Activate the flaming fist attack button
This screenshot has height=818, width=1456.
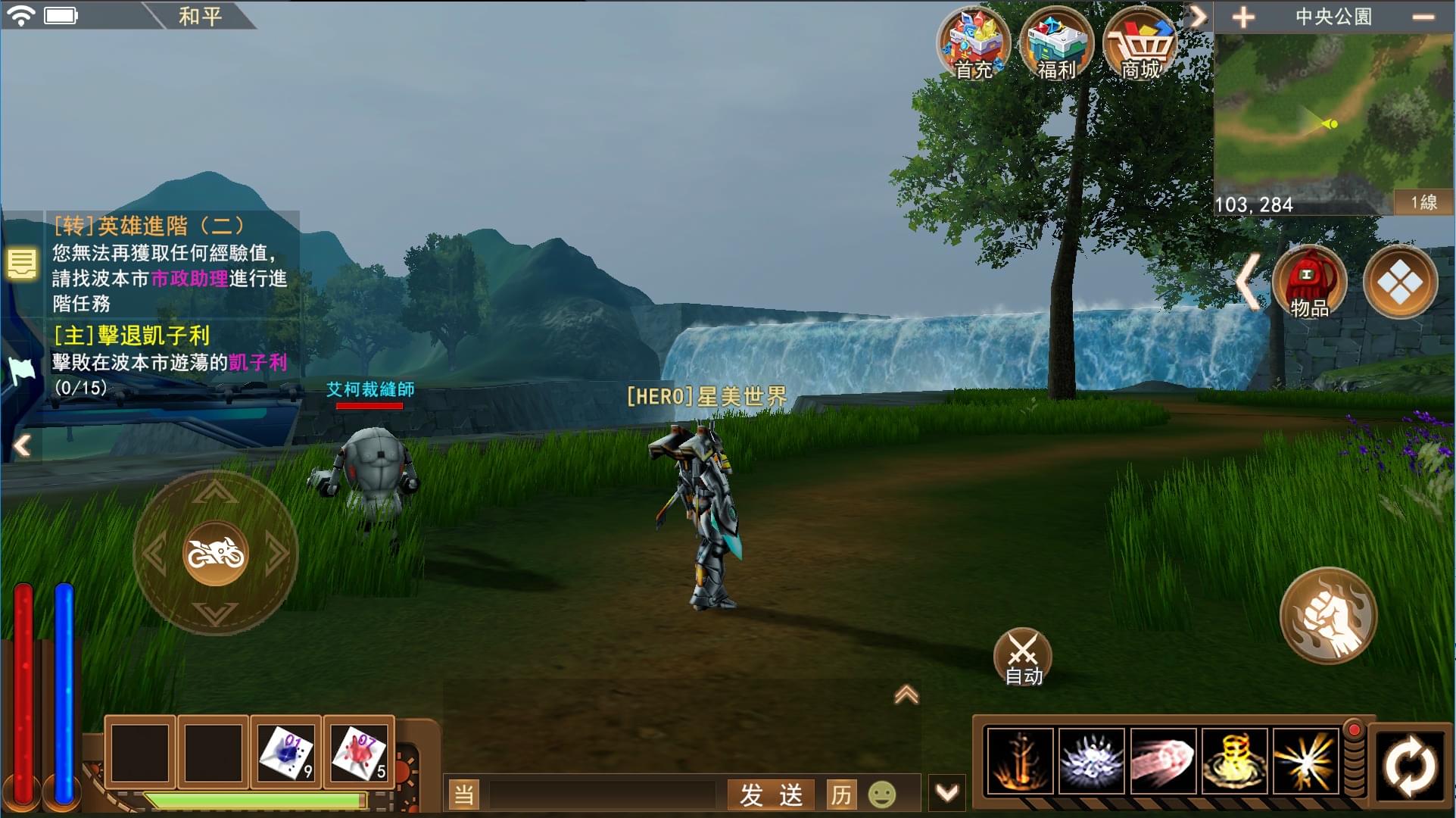(x=1328, y=615)
